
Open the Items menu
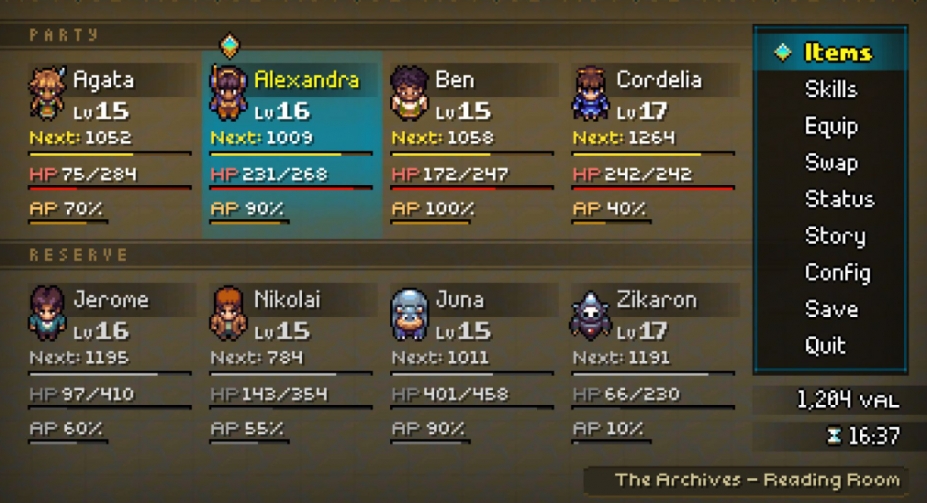click(837, 53)
